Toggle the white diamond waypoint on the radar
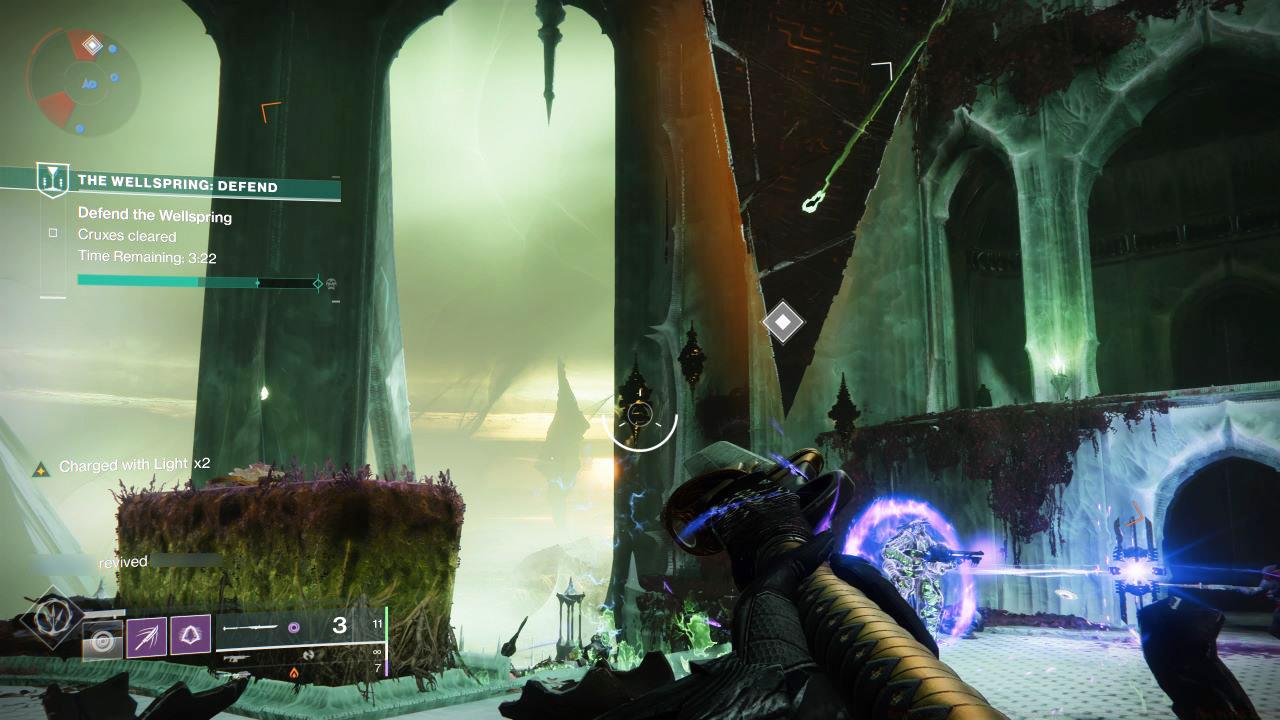The height and width of the screenshot is (720, 1280). pos(94,44)
